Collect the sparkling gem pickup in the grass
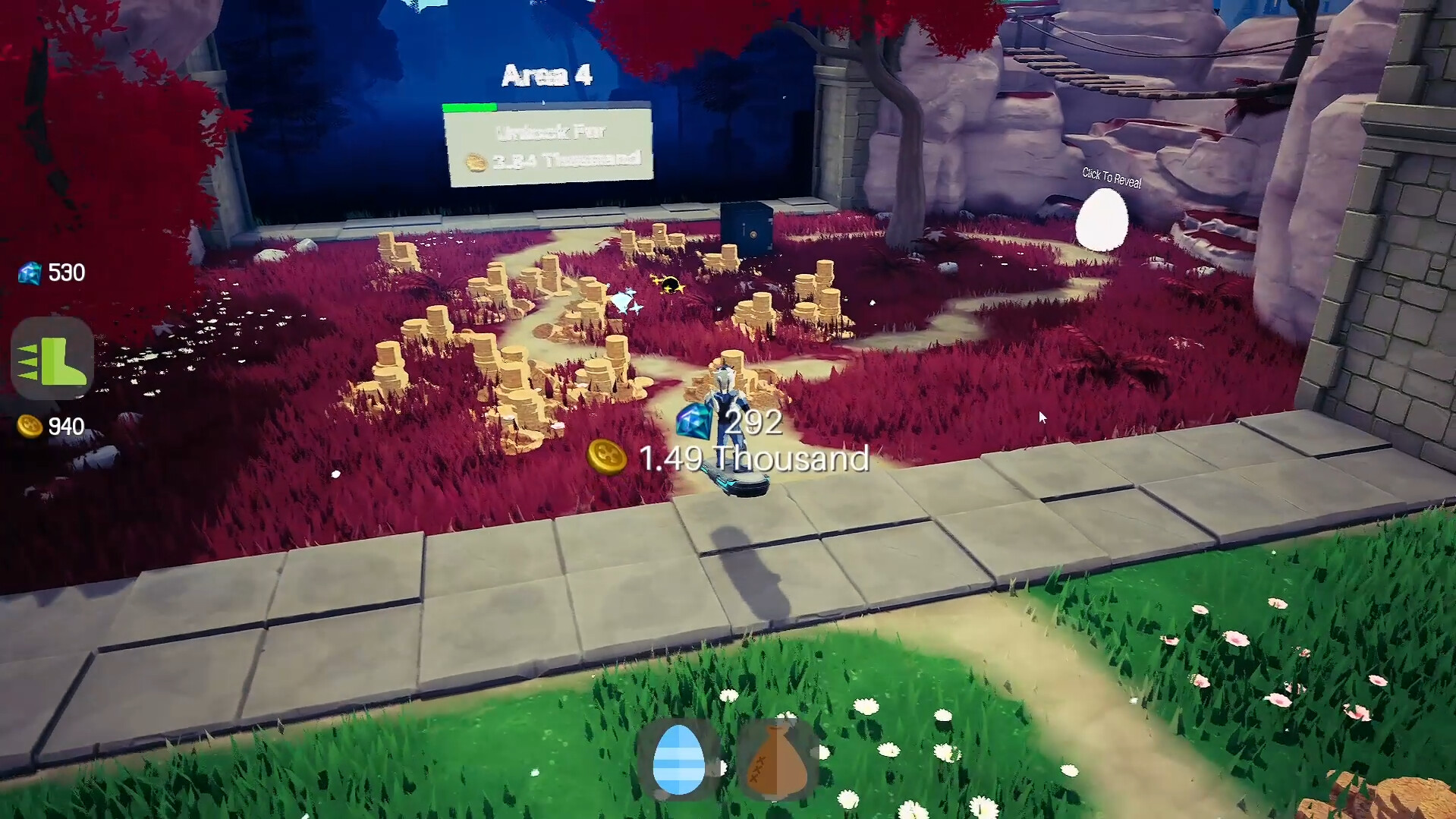The height and width of the screenshot is (819, 1456). [622, 300]
